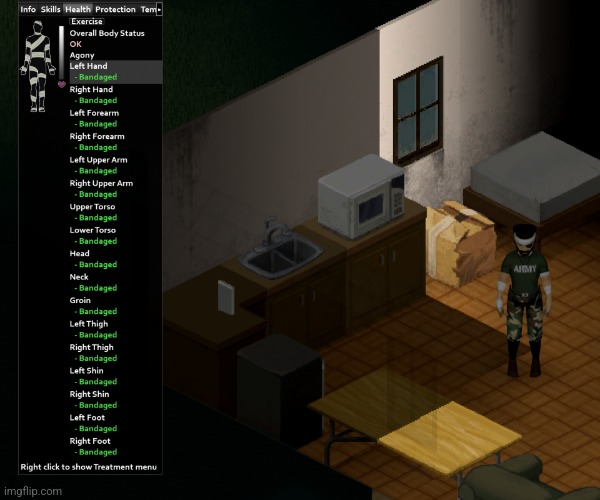
Task: Pick the Right Foot row
Action: [x=90, y=441]
